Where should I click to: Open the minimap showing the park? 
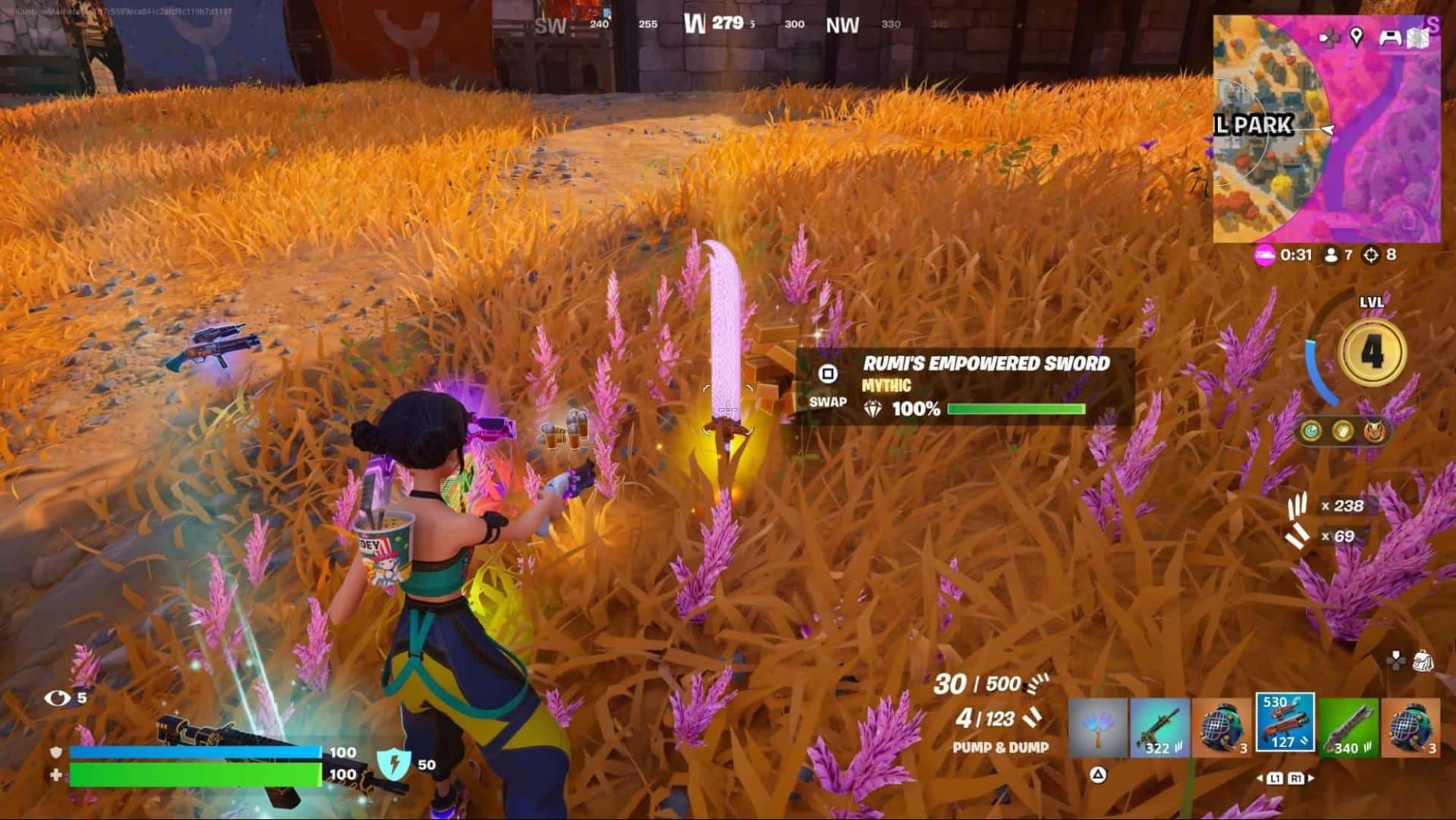point(1326,129)
